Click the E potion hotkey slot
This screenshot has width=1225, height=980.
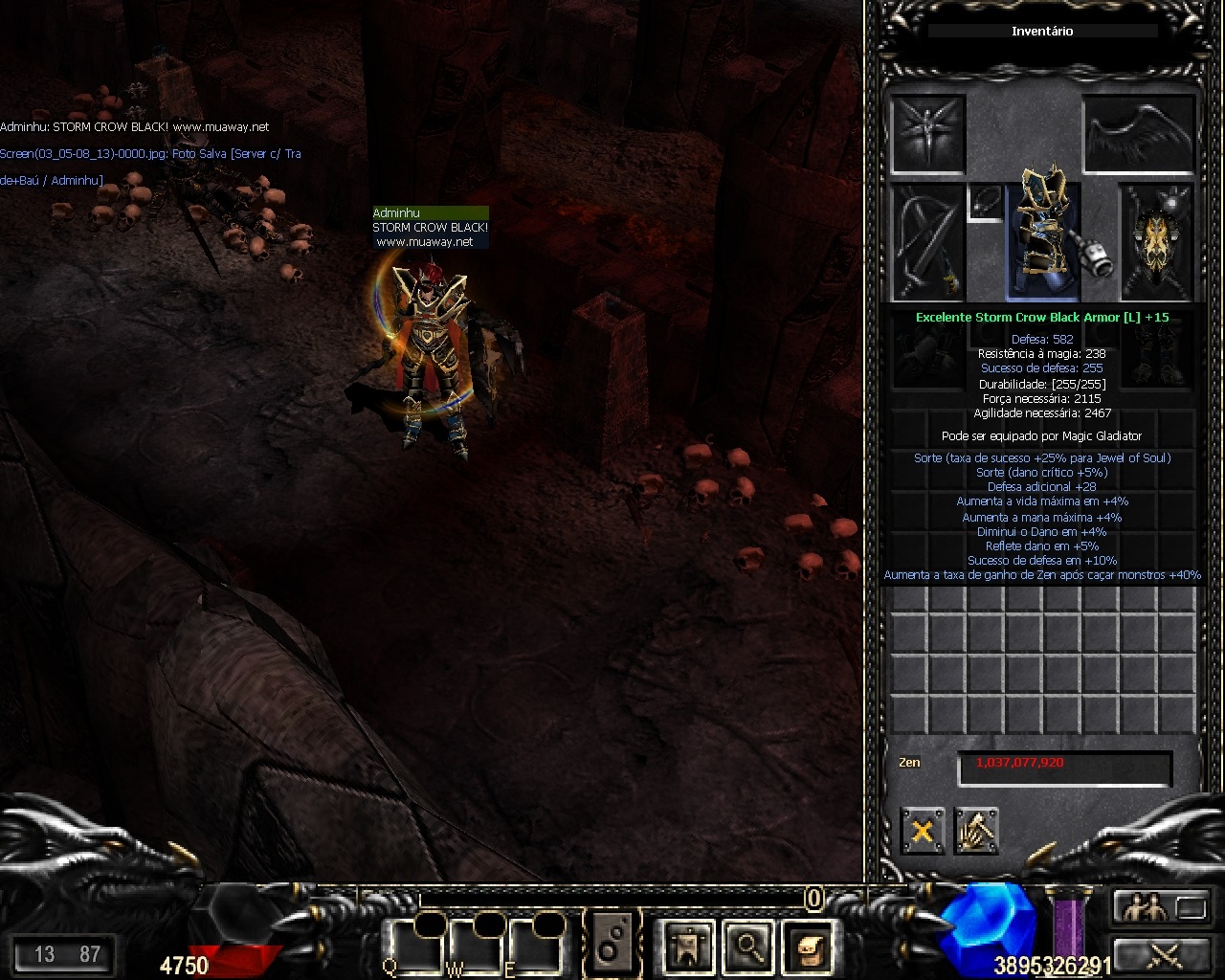(x=536, y=947)
